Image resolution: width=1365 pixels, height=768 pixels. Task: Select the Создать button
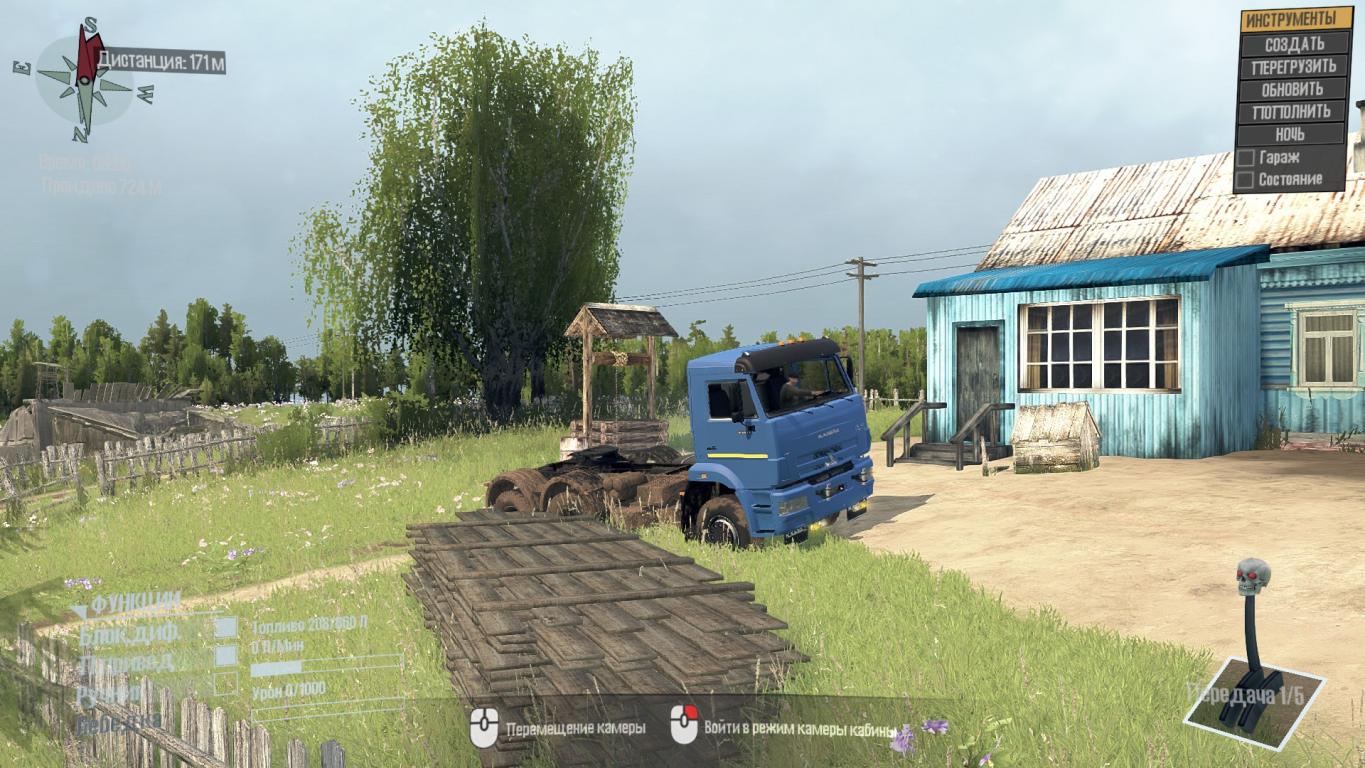click(x=1294, y=44)
